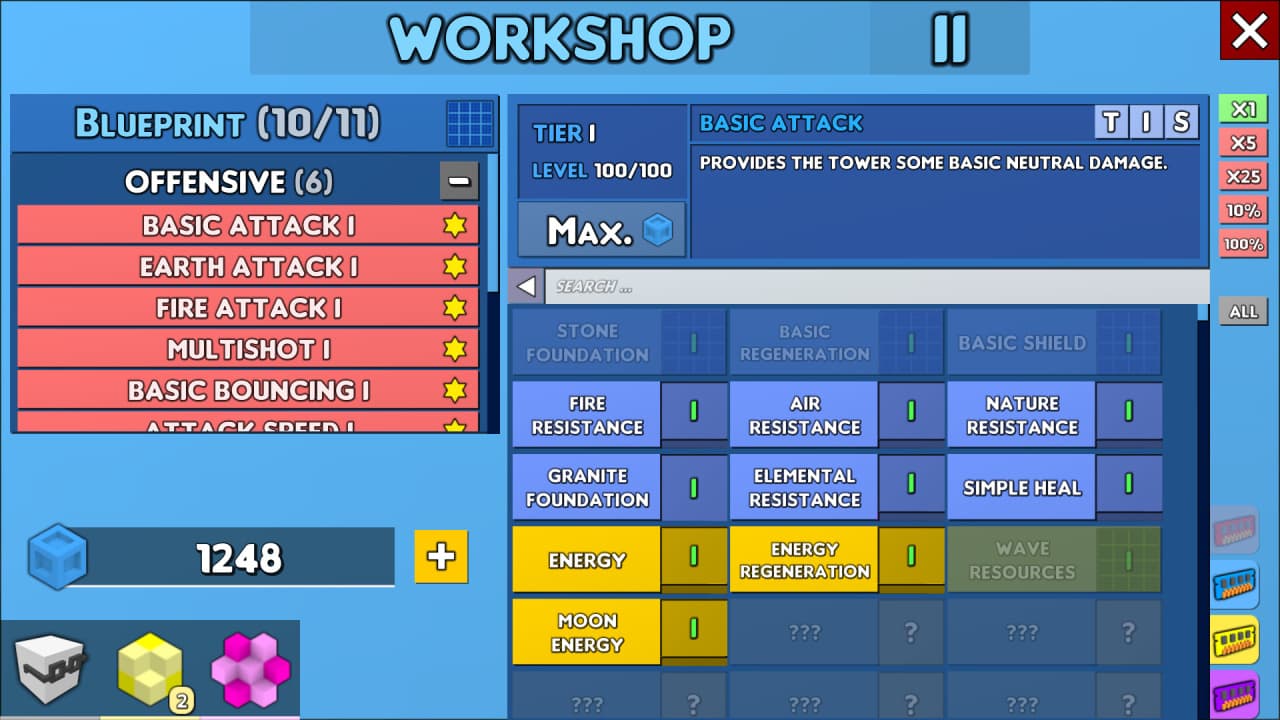The image size is (1280, 720).
Task: Pause the game with the pause button
Action: (949, 38)
